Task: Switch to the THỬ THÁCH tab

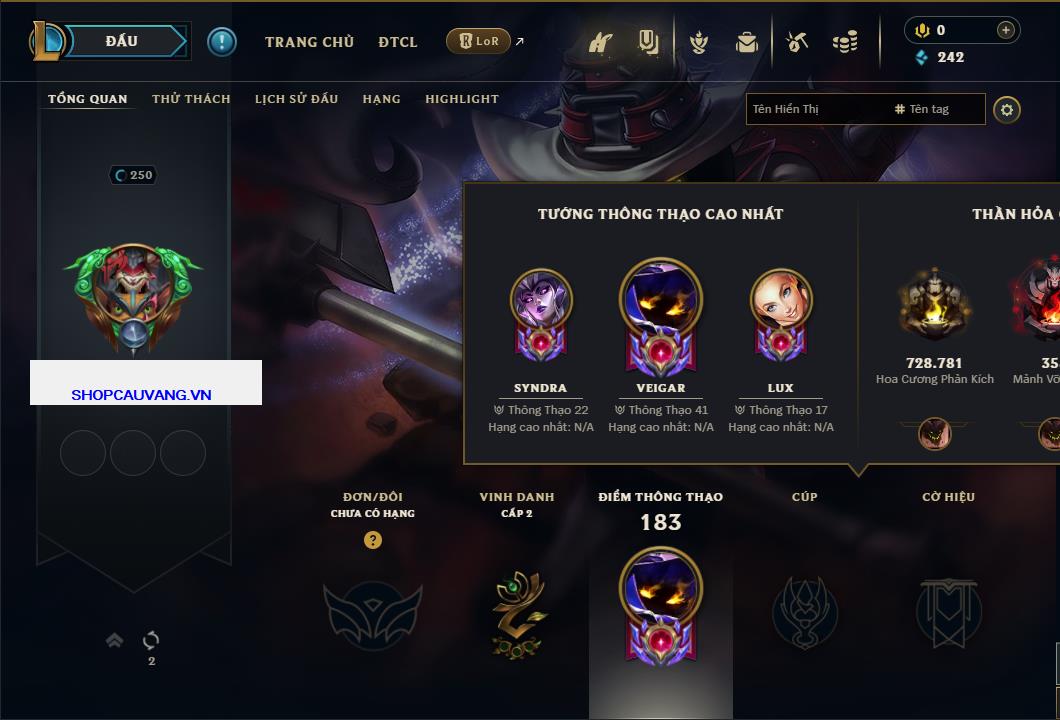Action: point(191,99)
